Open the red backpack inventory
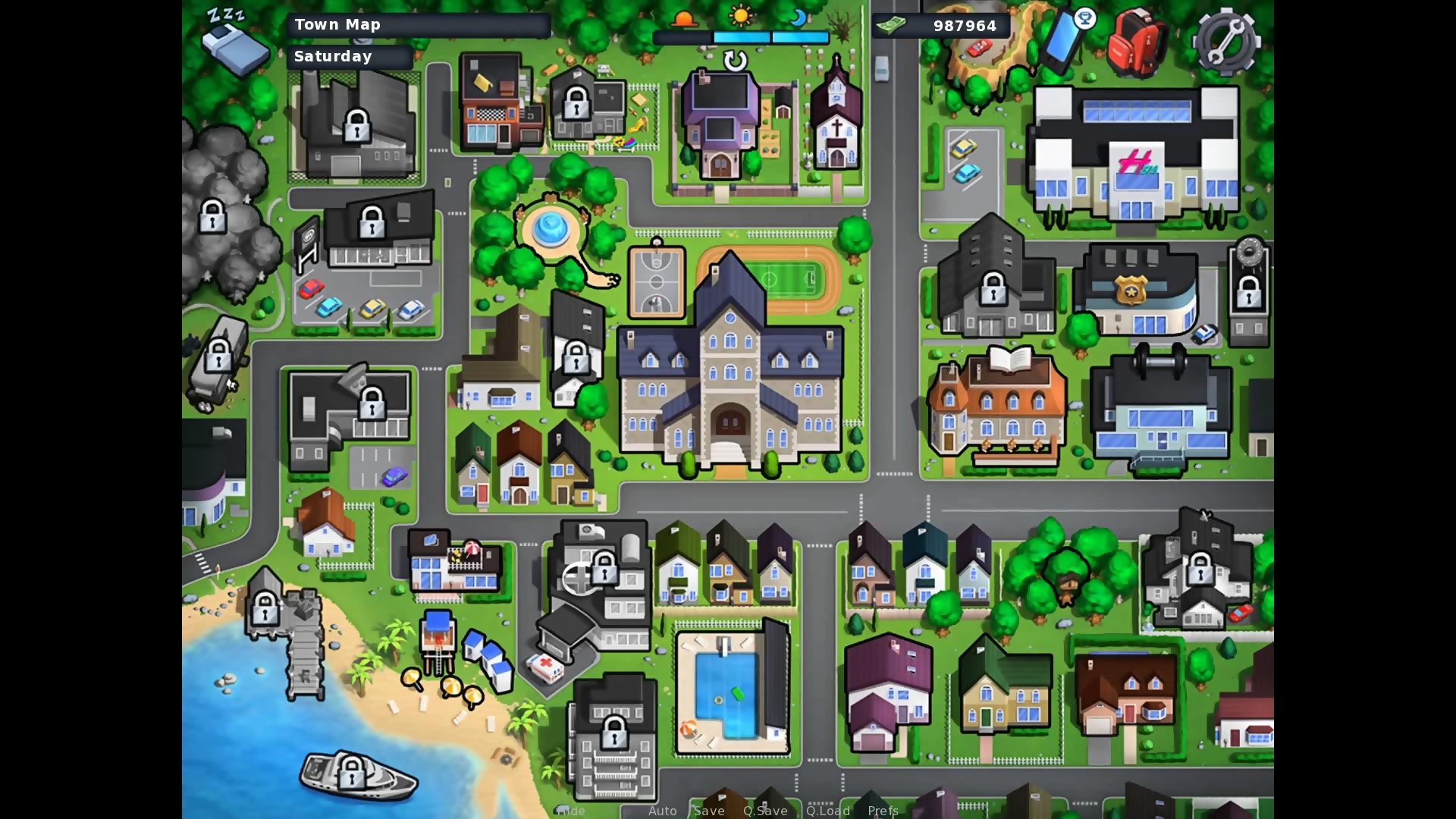The height and width of the screenshot is (819, 1456). coord(1135,44)
